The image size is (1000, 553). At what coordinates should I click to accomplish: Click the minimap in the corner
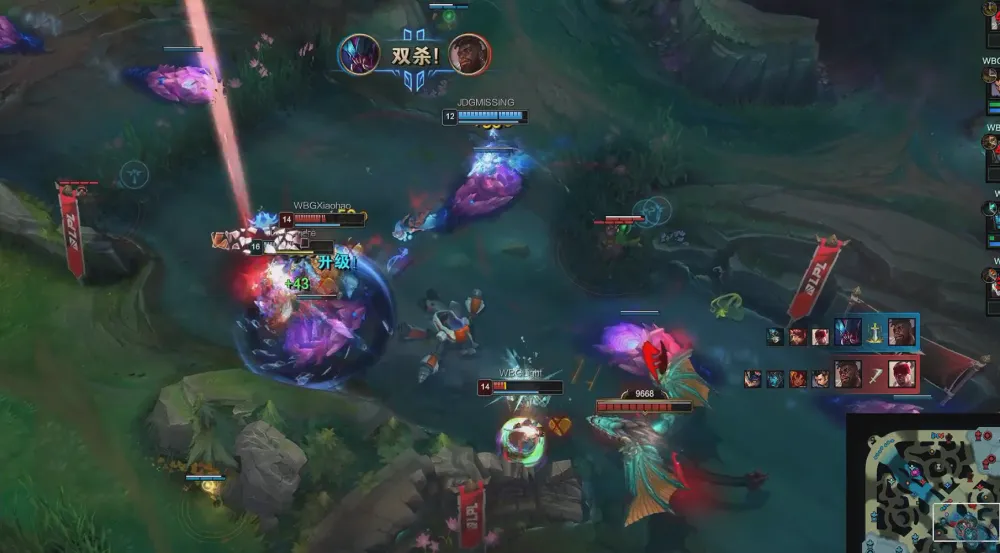point(923,484)
